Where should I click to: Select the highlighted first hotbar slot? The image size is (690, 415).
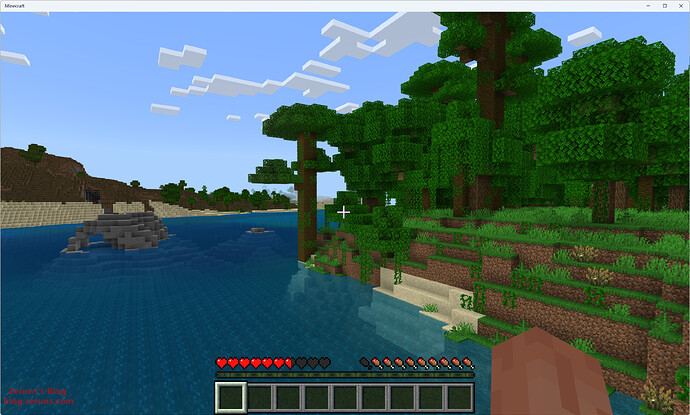(231, 397)
